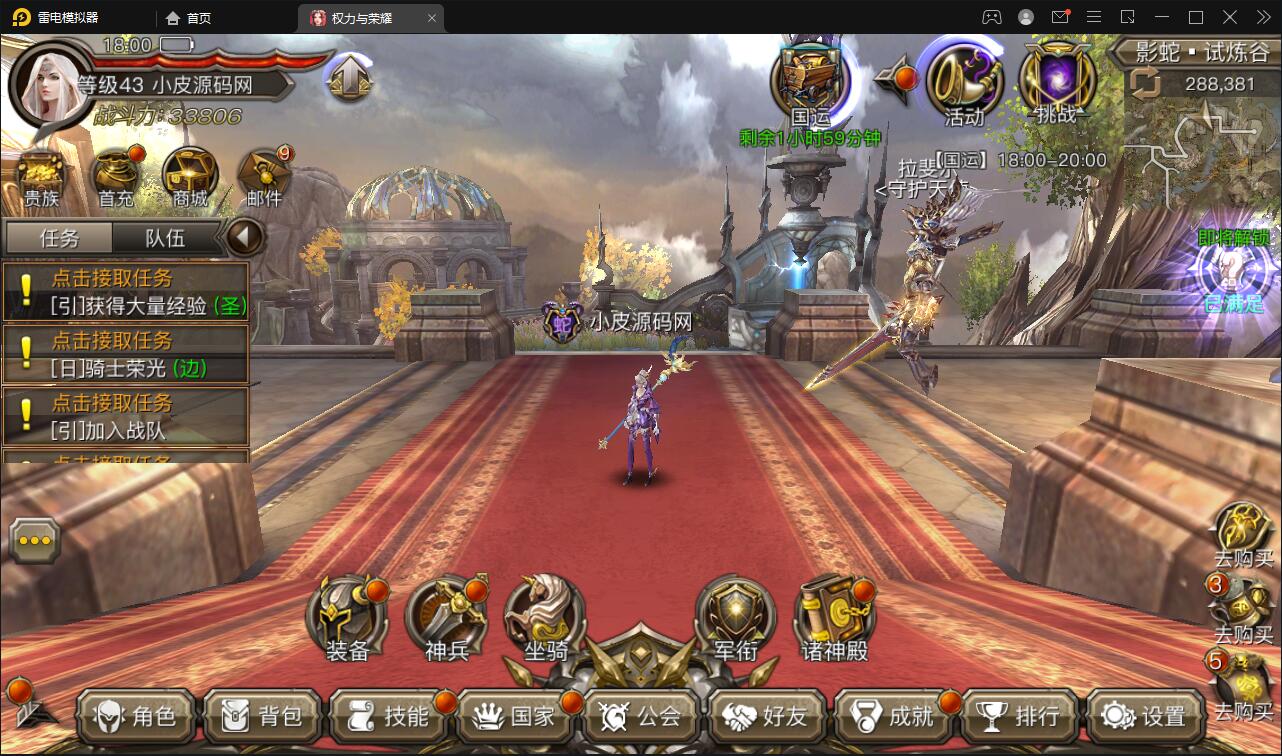
Task: Open the 神兵 weapon icon
Action: pyautogui.click(x=446, y=615)
